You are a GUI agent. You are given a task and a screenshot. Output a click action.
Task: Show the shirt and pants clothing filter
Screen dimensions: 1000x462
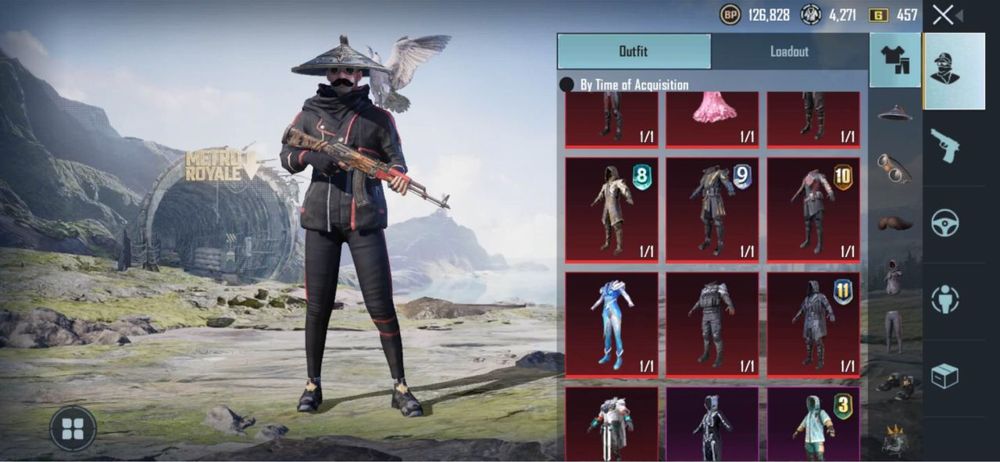(x=895, y=61)
